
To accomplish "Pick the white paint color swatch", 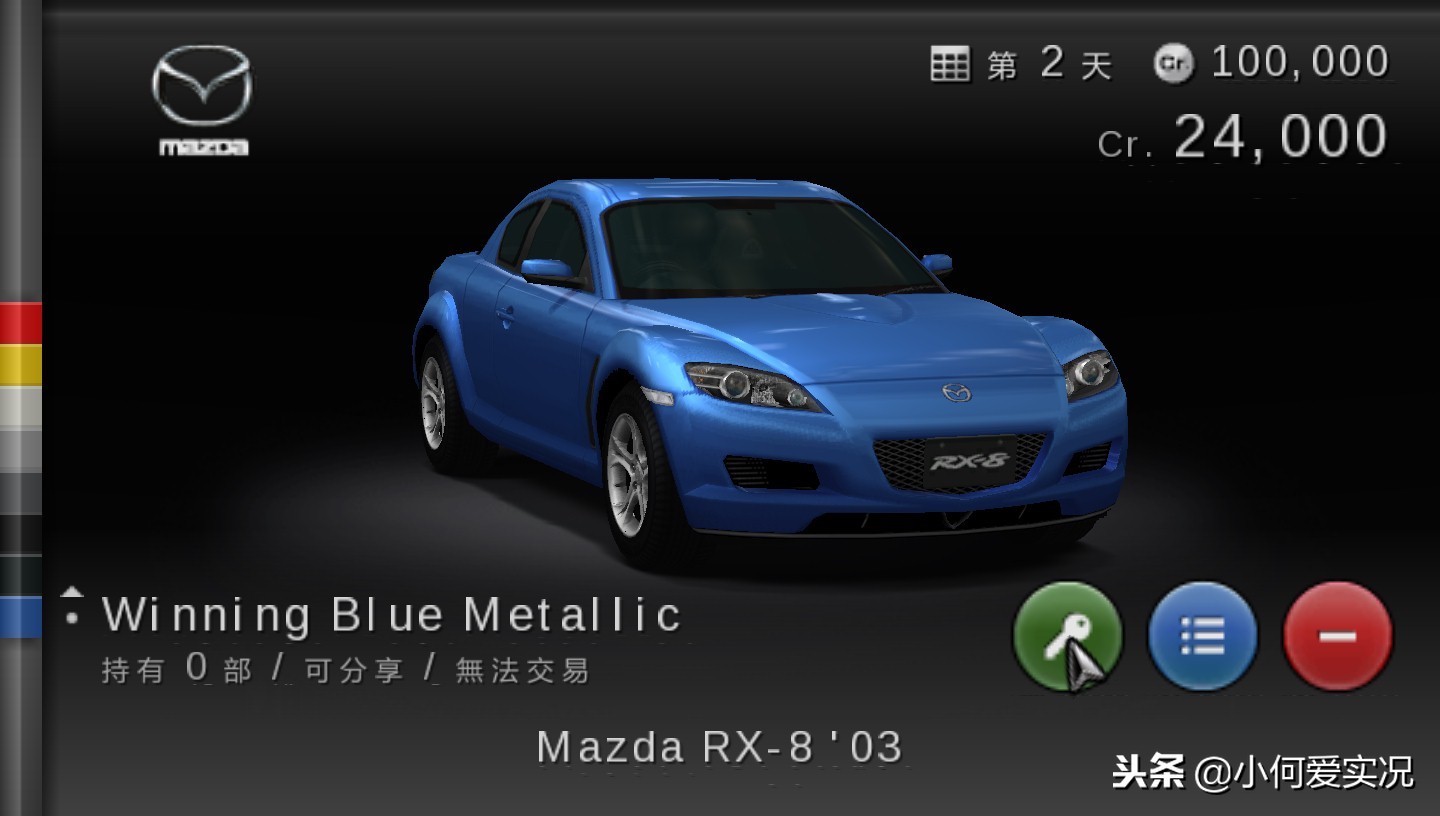I will click(x=21, y=407).
